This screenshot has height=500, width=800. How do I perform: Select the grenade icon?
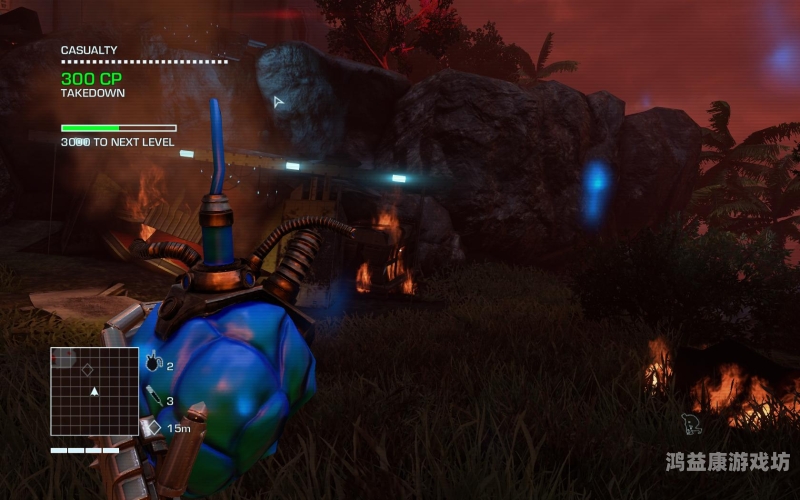click(153, 364)
